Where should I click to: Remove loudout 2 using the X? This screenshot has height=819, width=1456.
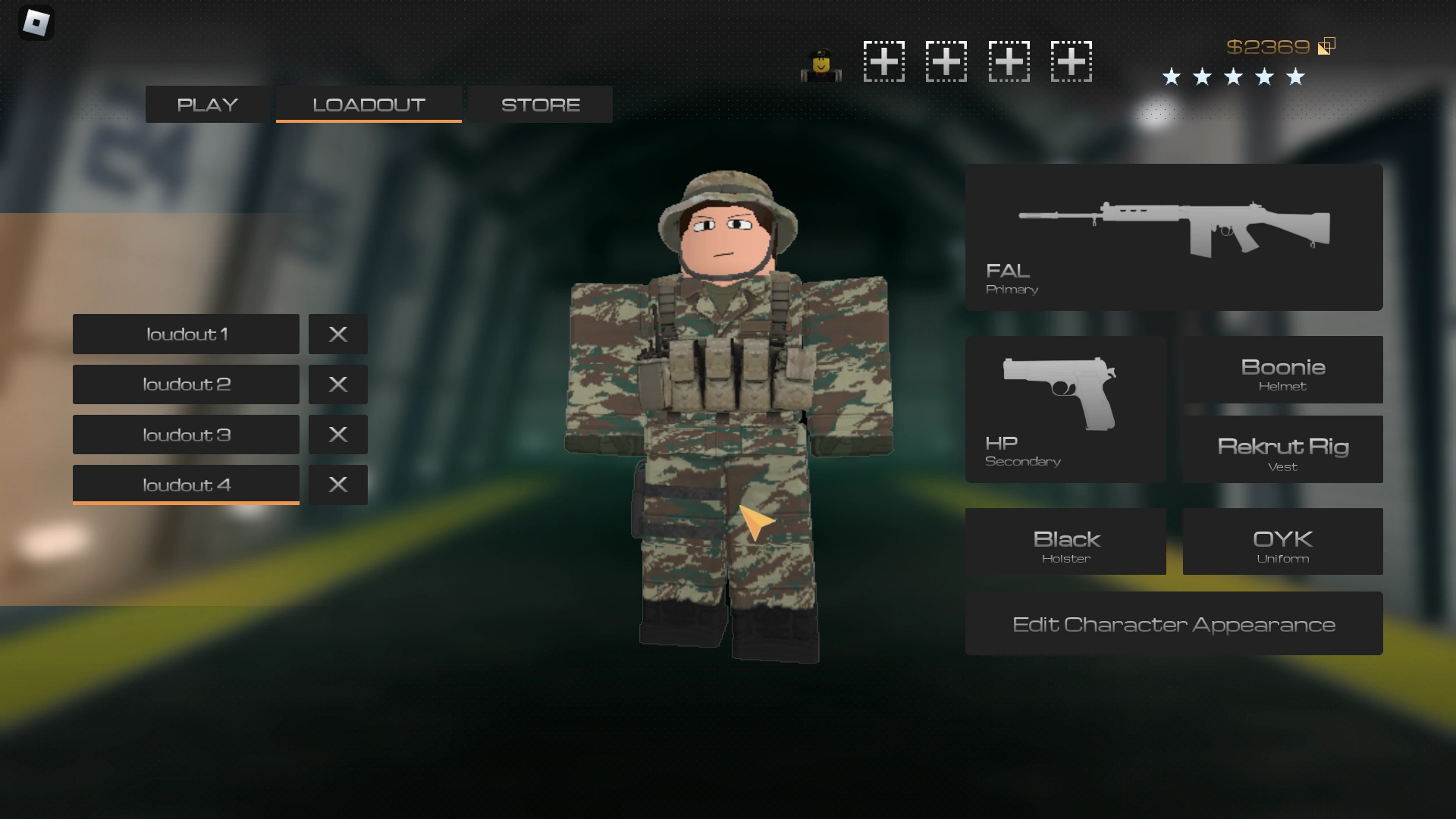tap(337, 384)
